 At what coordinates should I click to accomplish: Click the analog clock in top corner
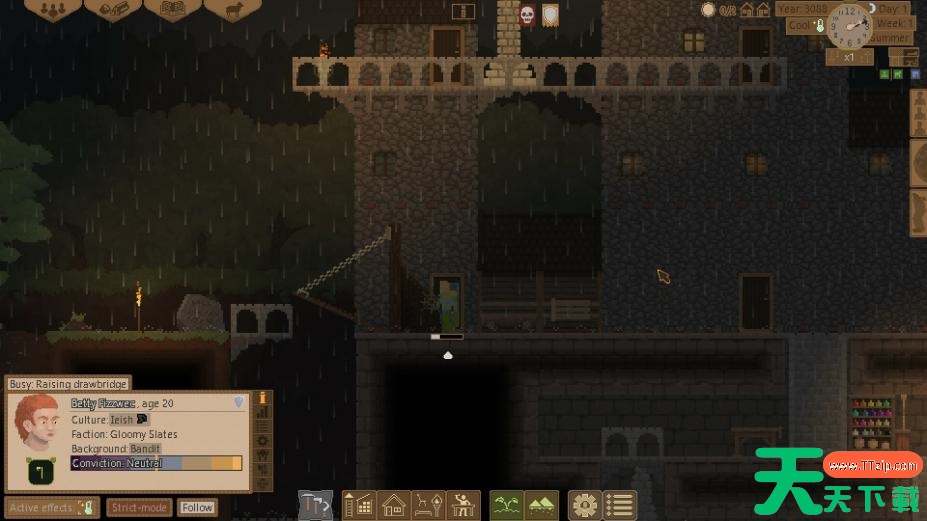(849, 27)
